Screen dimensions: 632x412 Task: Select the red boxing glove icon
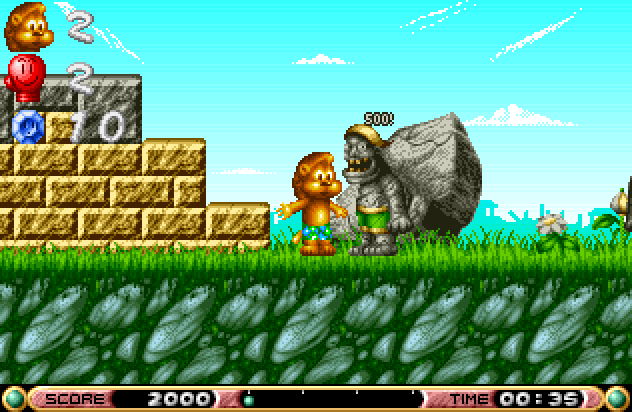click(24, 75)
